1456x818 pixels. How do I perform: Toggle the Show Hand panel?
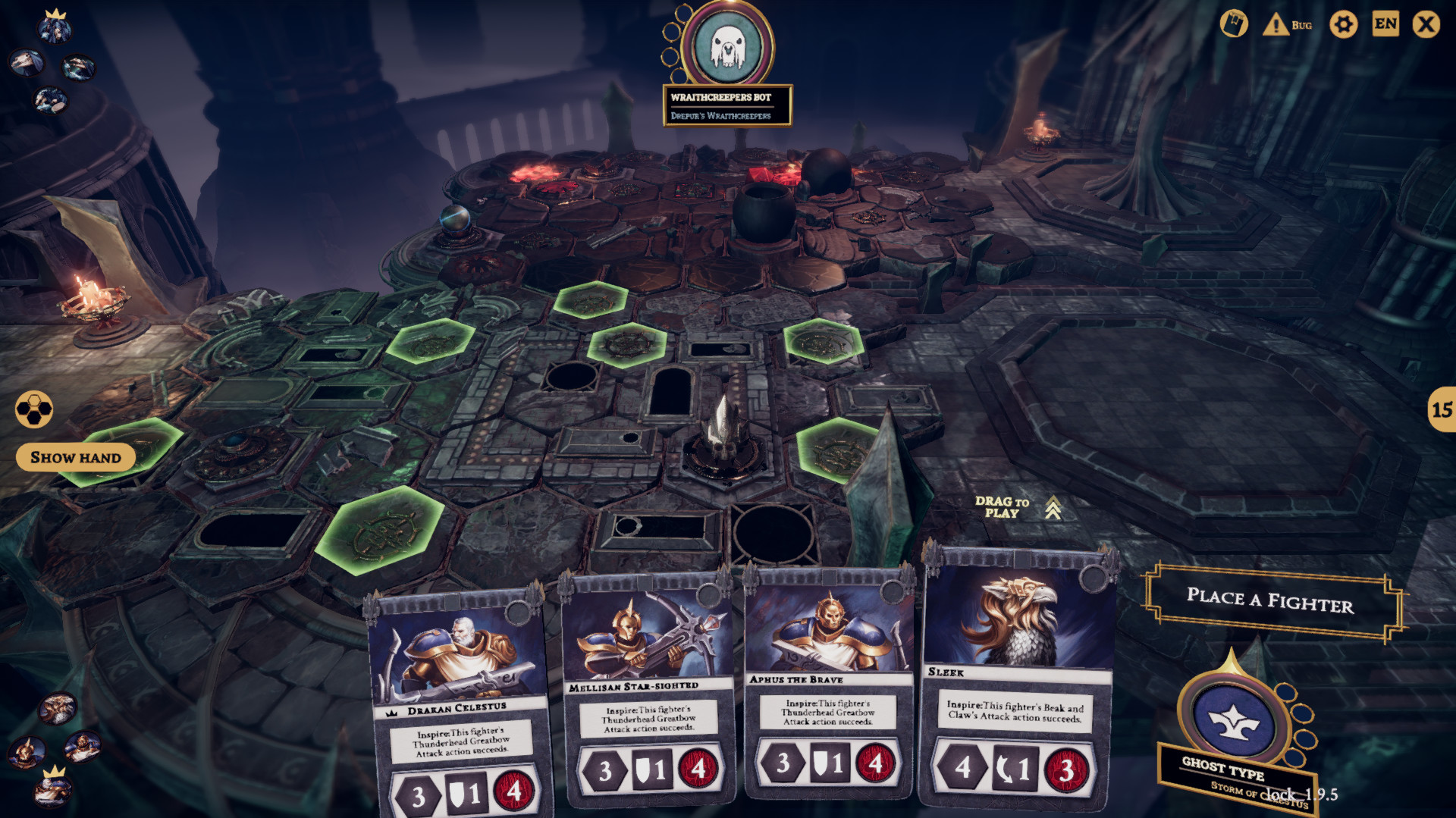(75, 457)
